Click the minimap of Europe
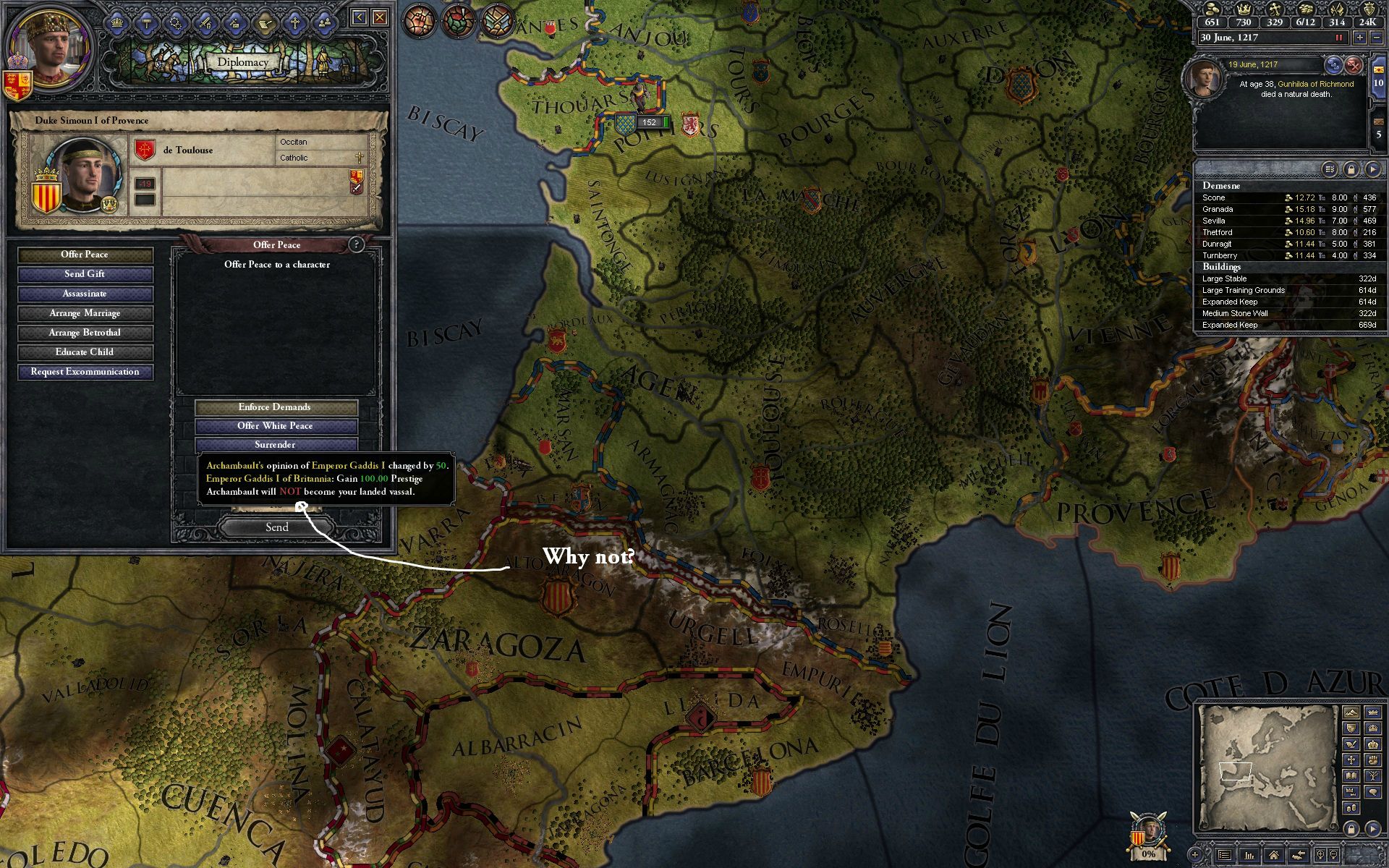 [x=1266, y=767]
